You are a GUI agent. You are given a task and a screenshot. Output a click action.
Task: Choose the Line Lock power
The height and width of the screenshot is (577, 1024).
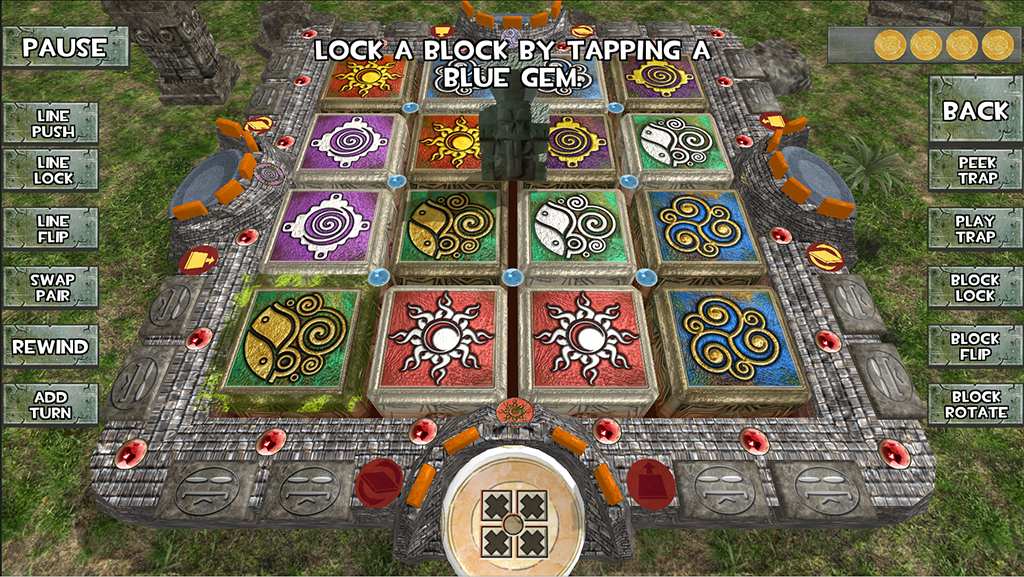[52, 170]
